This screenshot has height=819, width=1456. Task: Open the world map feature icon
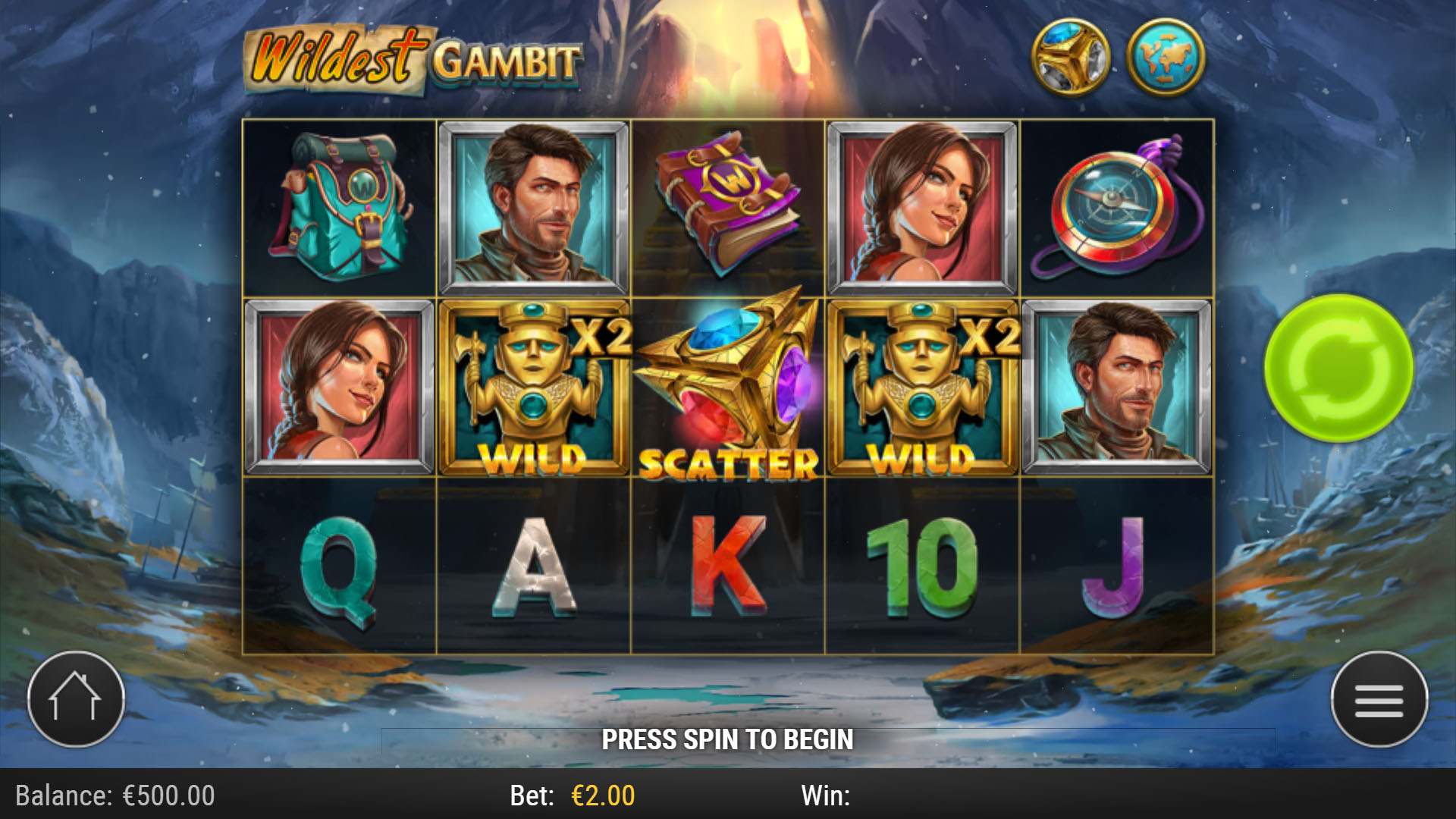(1165, 57)
